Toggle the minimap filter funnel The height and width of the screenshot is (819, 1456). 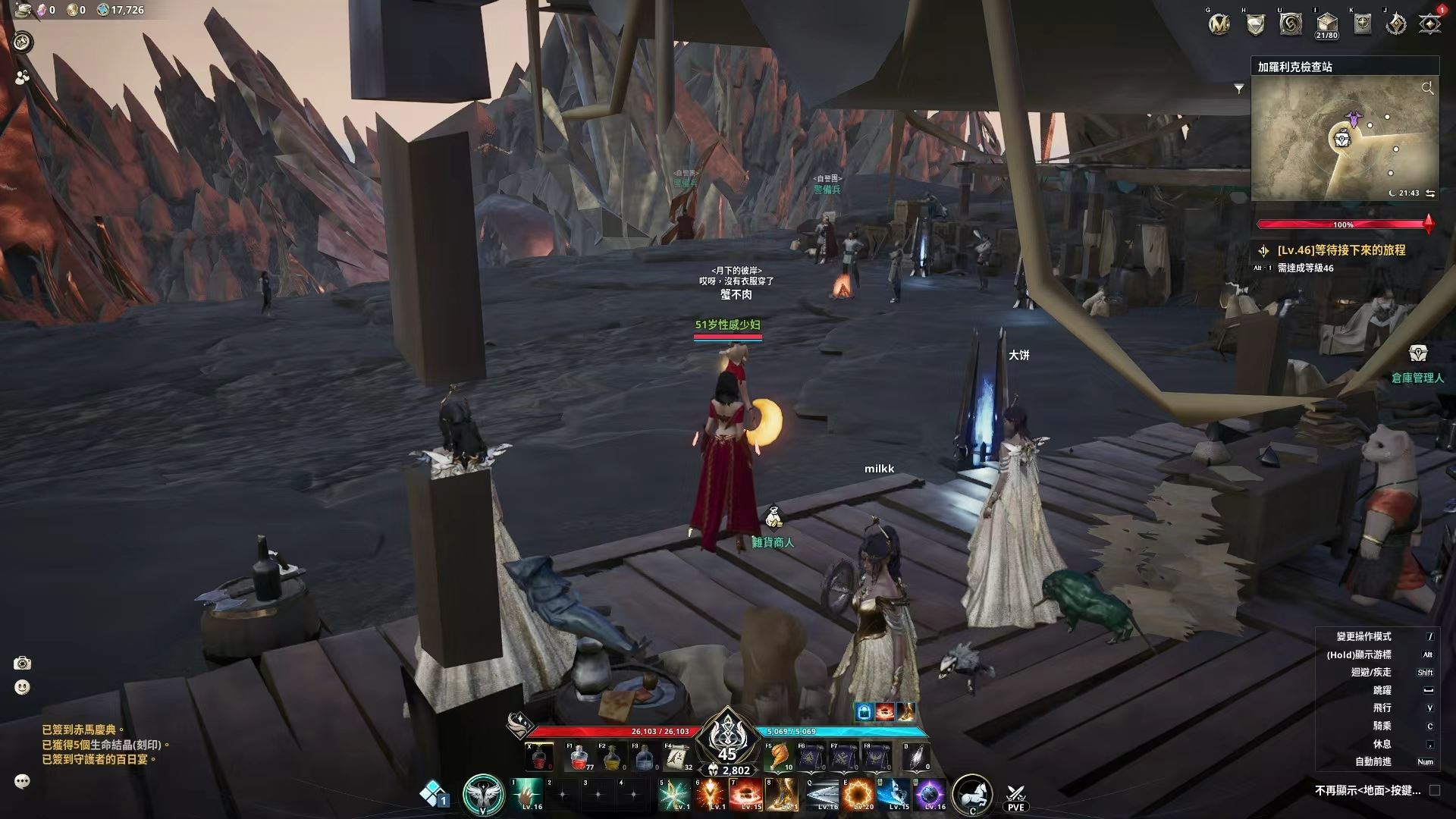(1239, 89)
